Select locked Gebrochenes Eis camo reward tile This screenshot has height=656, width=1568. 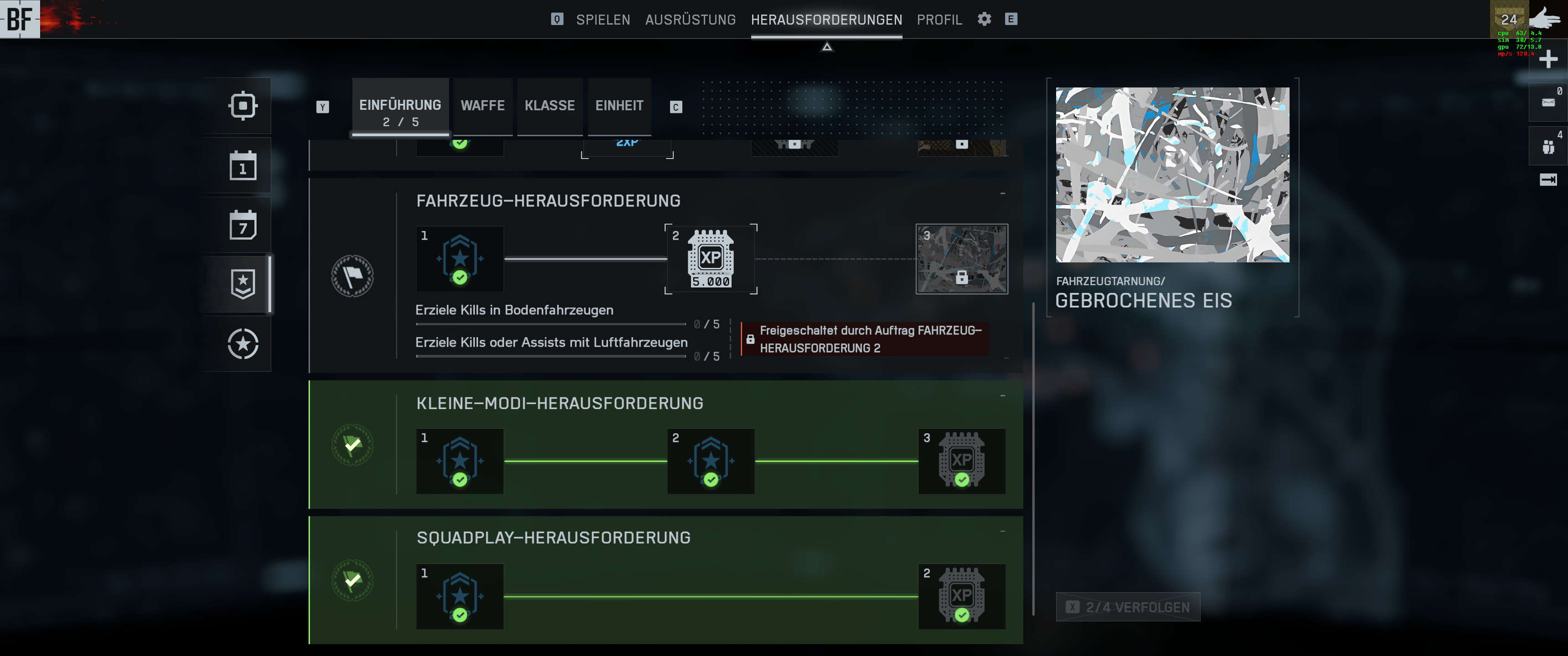pyautogui.click(x=961, y=259)
